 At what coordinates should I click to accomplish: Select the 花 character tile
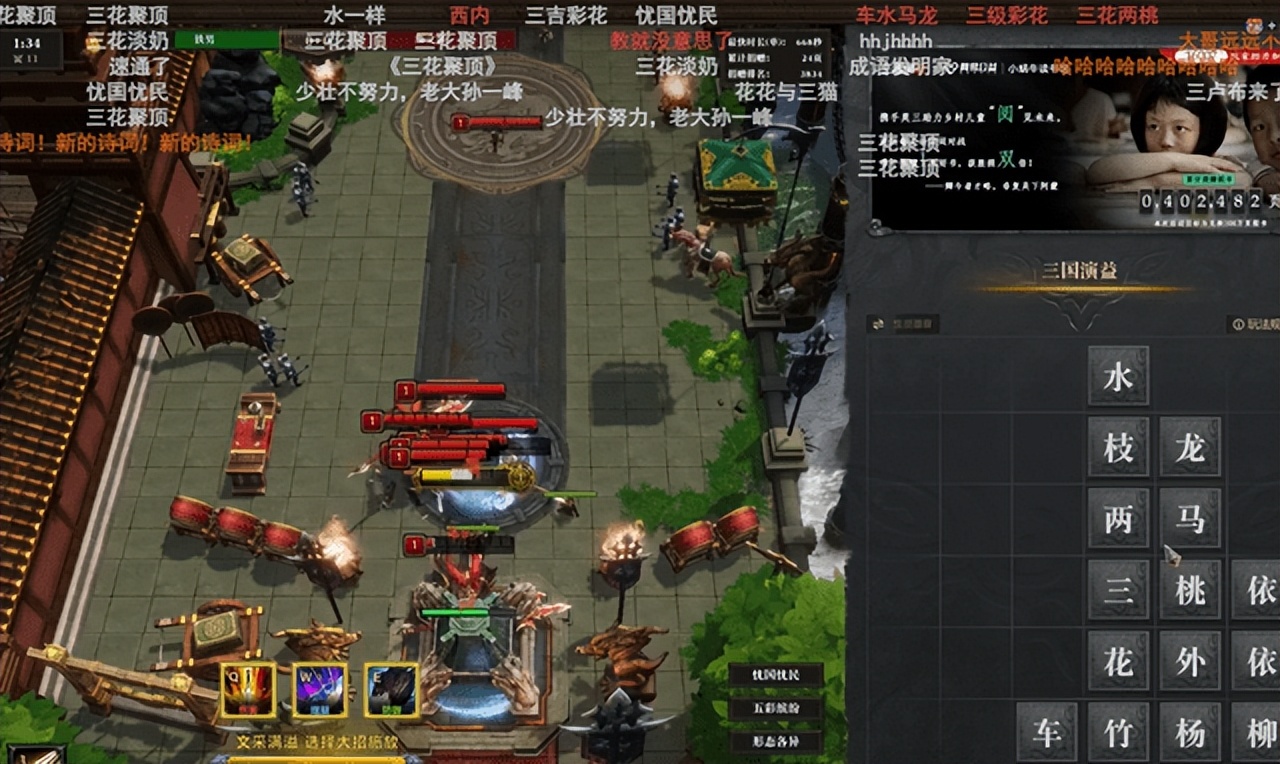pos(1118,661)
